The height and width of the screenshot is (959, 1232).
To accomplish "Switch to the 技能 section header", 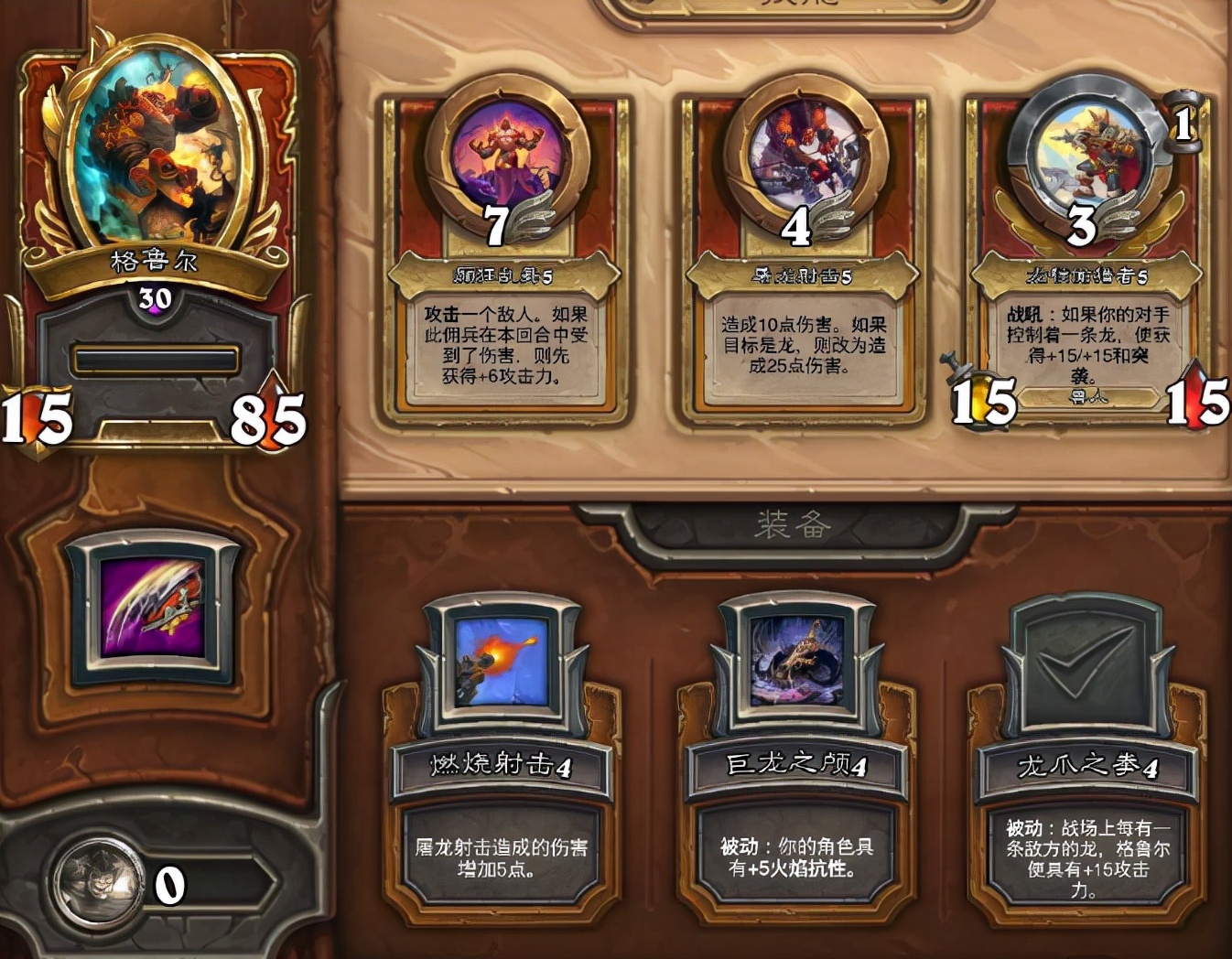I will 794,7.
